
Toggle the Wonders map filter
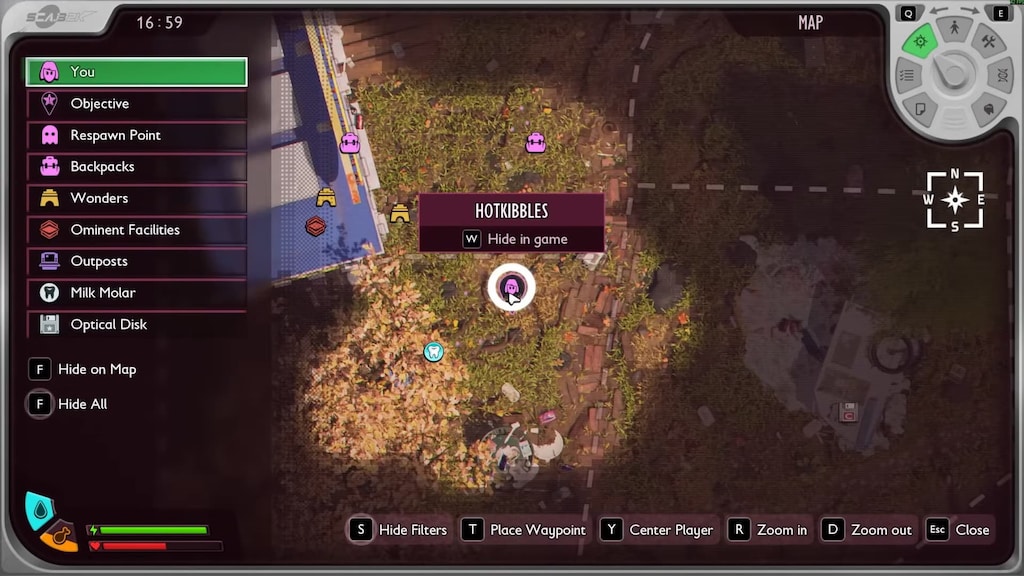click(x=136, y=198)
